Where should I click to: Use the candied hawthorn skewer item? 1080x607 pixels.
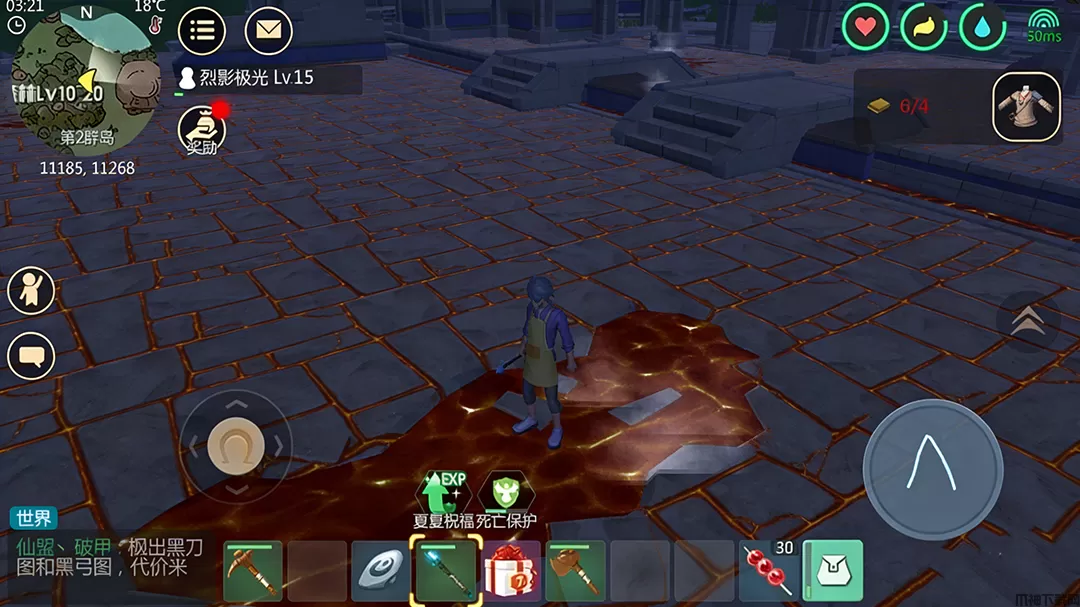[x=768, y=571]
